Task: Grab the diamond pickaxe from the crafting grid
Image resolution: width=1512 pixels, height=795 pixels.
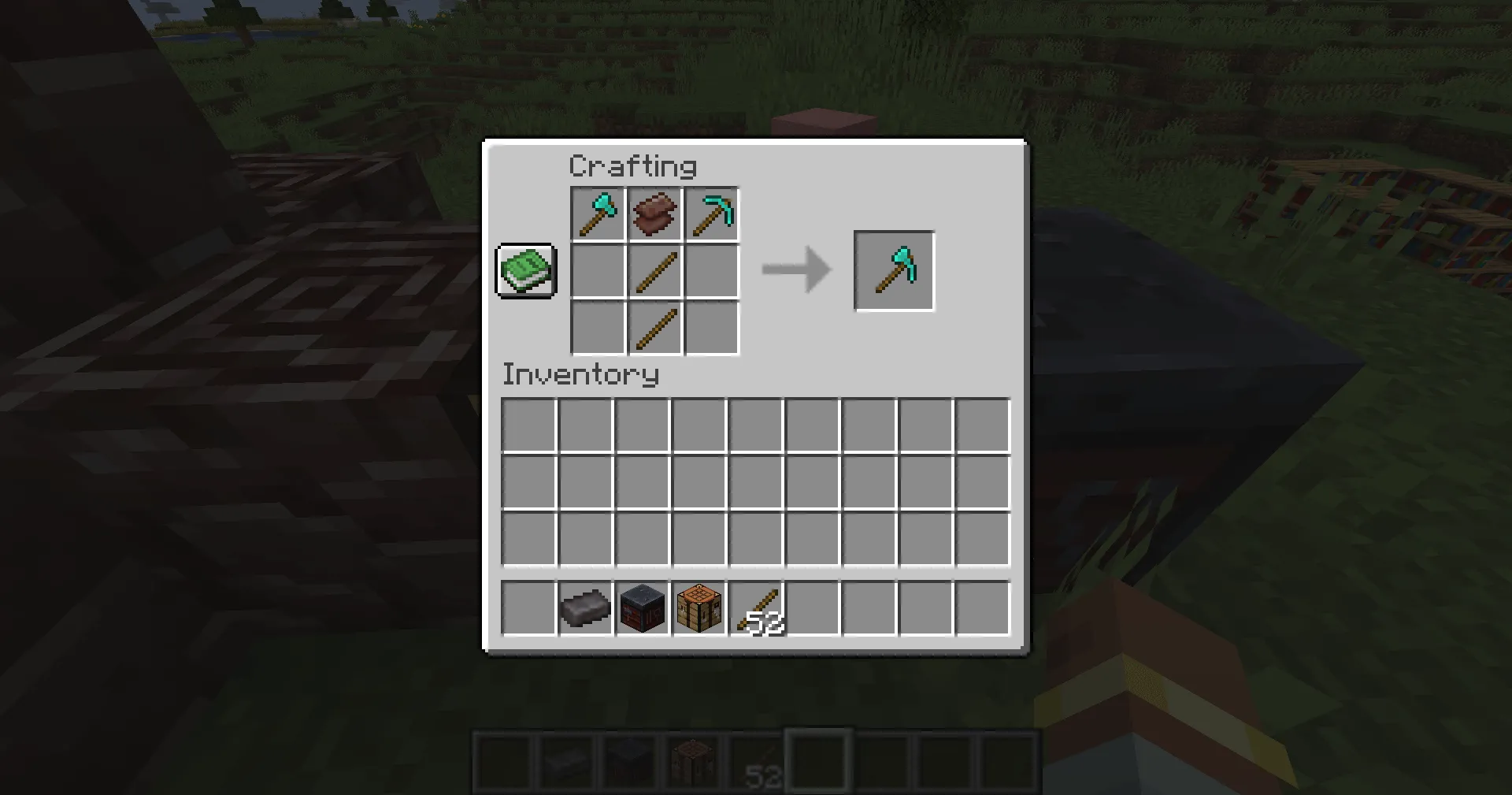Action: click(712, 214)
